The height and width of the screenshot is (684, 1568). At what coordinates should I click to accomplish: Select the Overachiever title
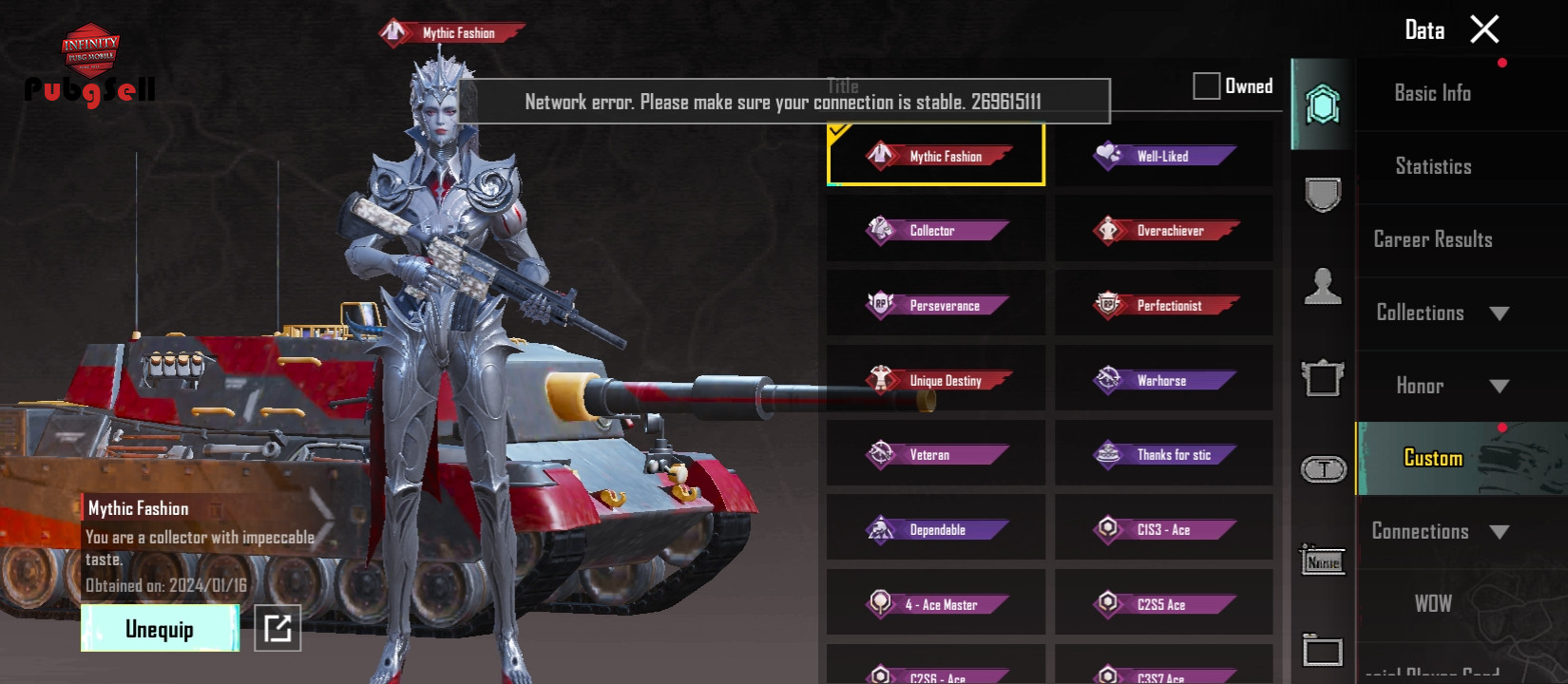1163,230
